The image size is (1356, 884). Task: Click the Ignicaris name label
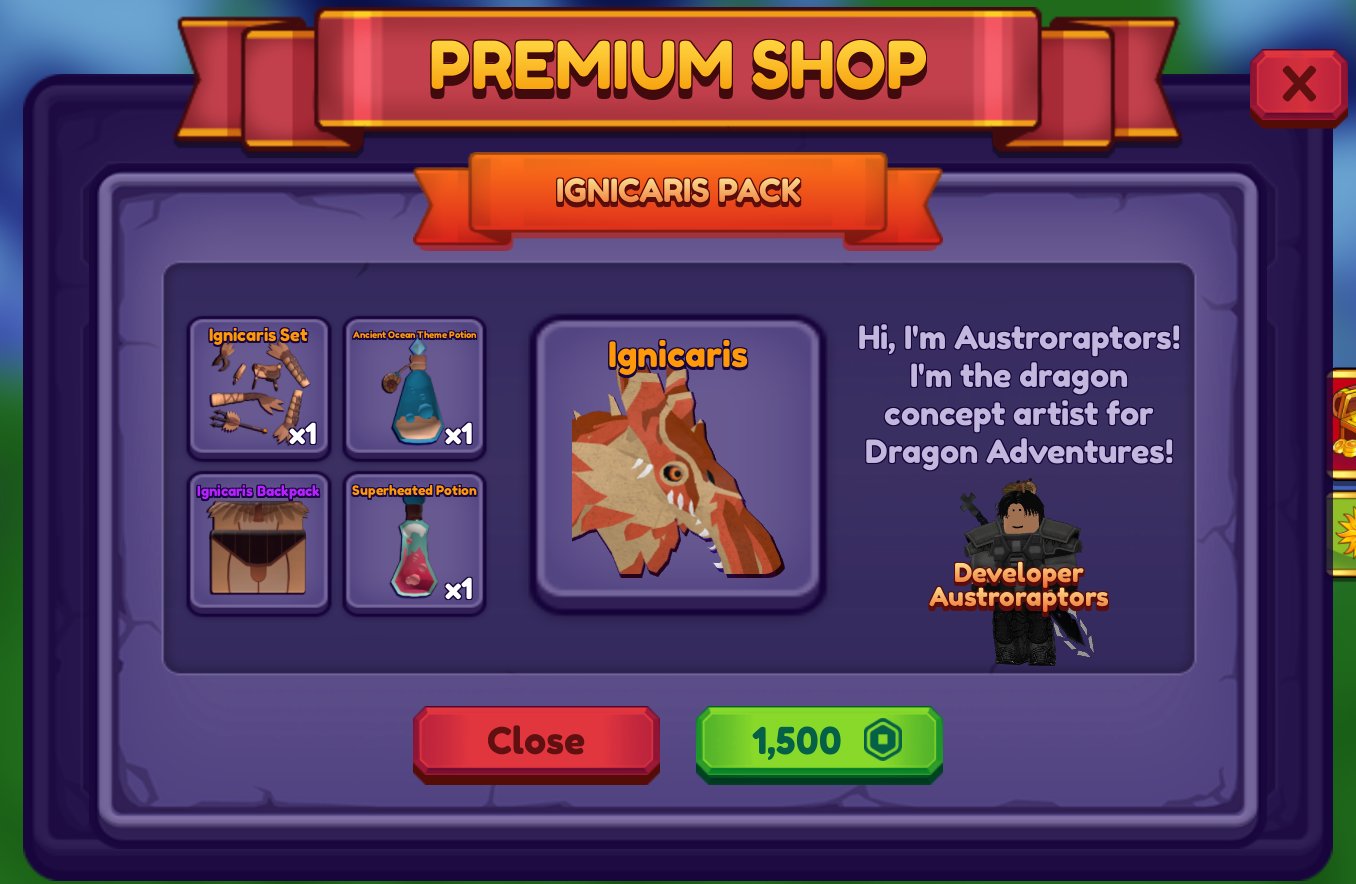678,356
